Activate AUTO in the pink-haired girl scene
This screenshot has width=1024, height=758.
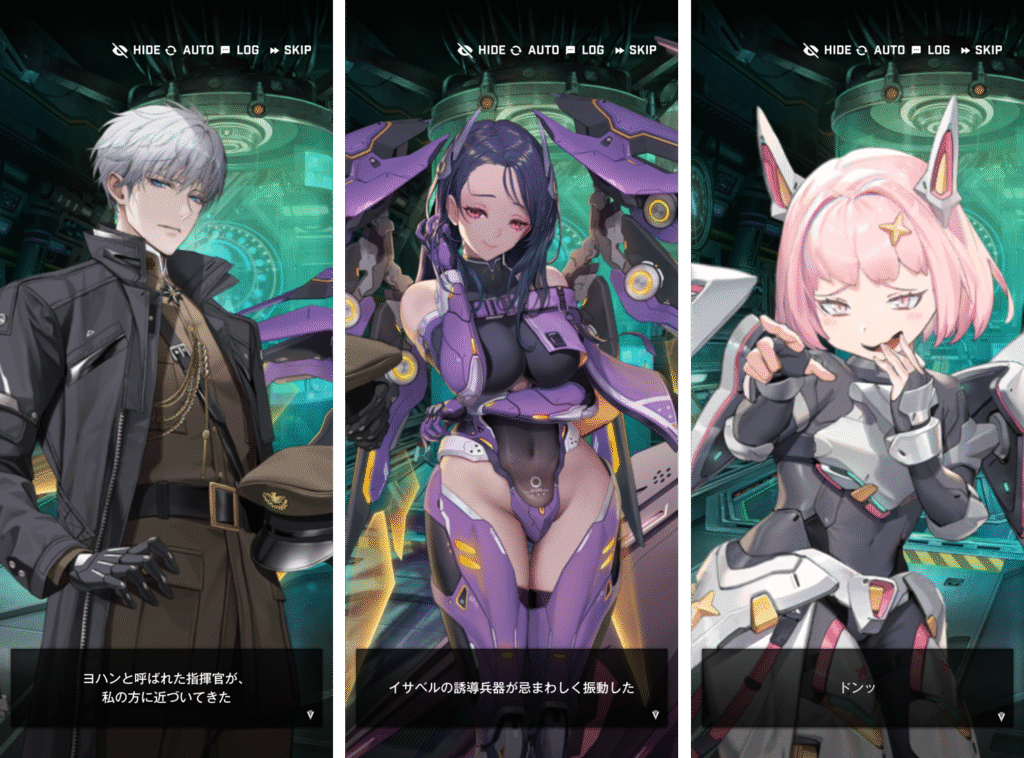[880, 50]
